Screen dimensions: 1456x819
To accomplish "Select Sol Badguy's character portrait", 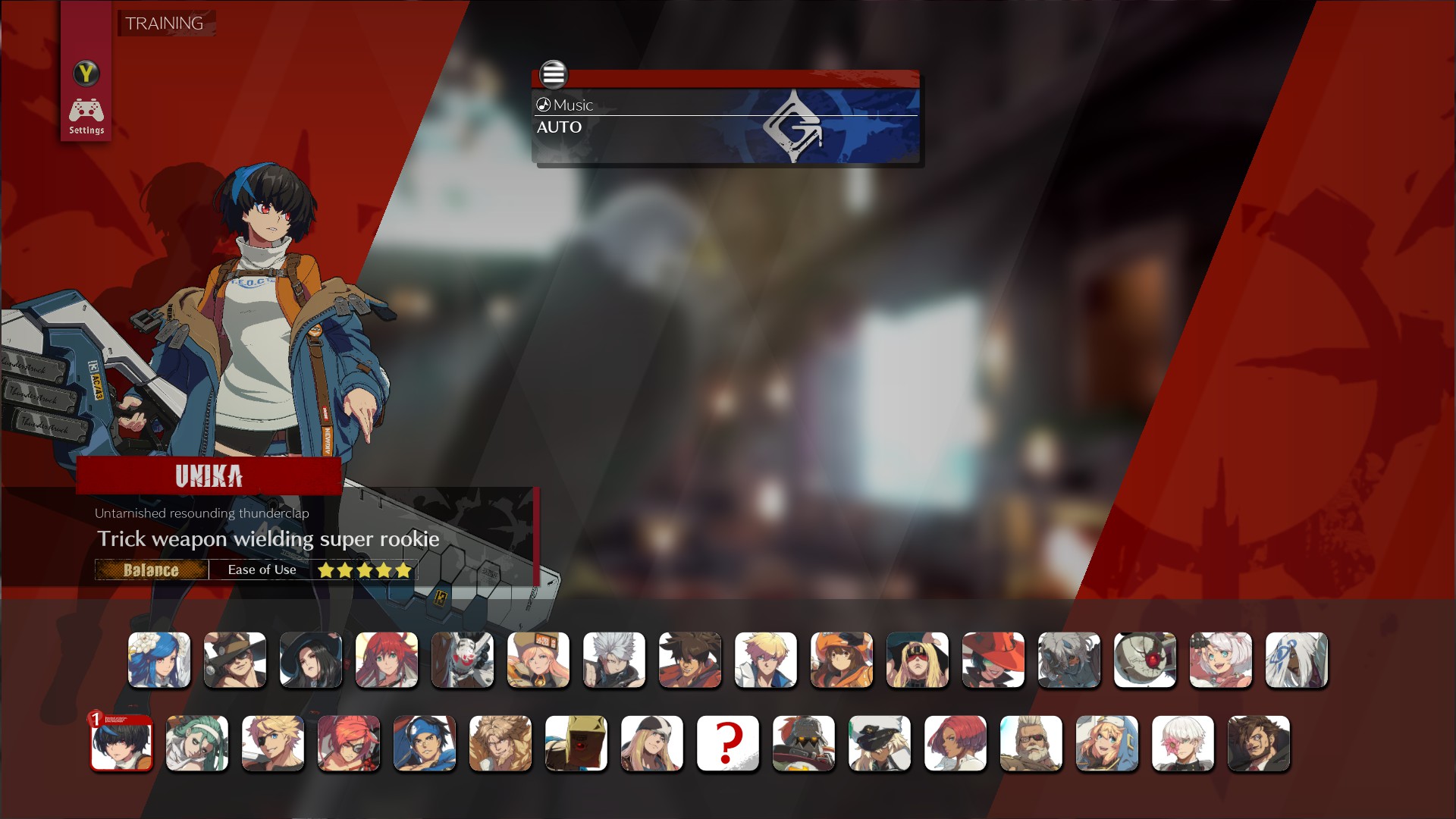I will pyautogui.click(x=690, y=661).
